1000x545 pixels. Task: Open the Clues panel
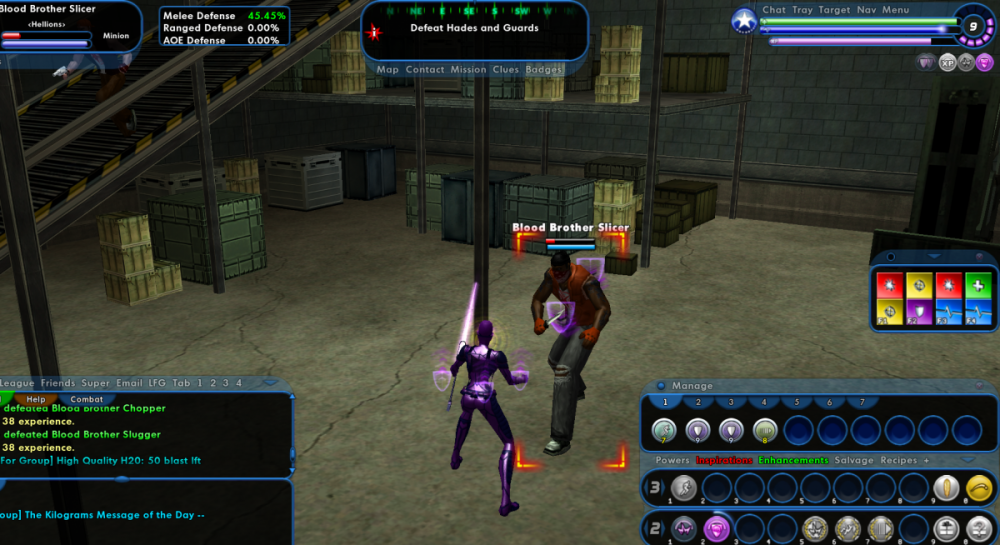506,70
